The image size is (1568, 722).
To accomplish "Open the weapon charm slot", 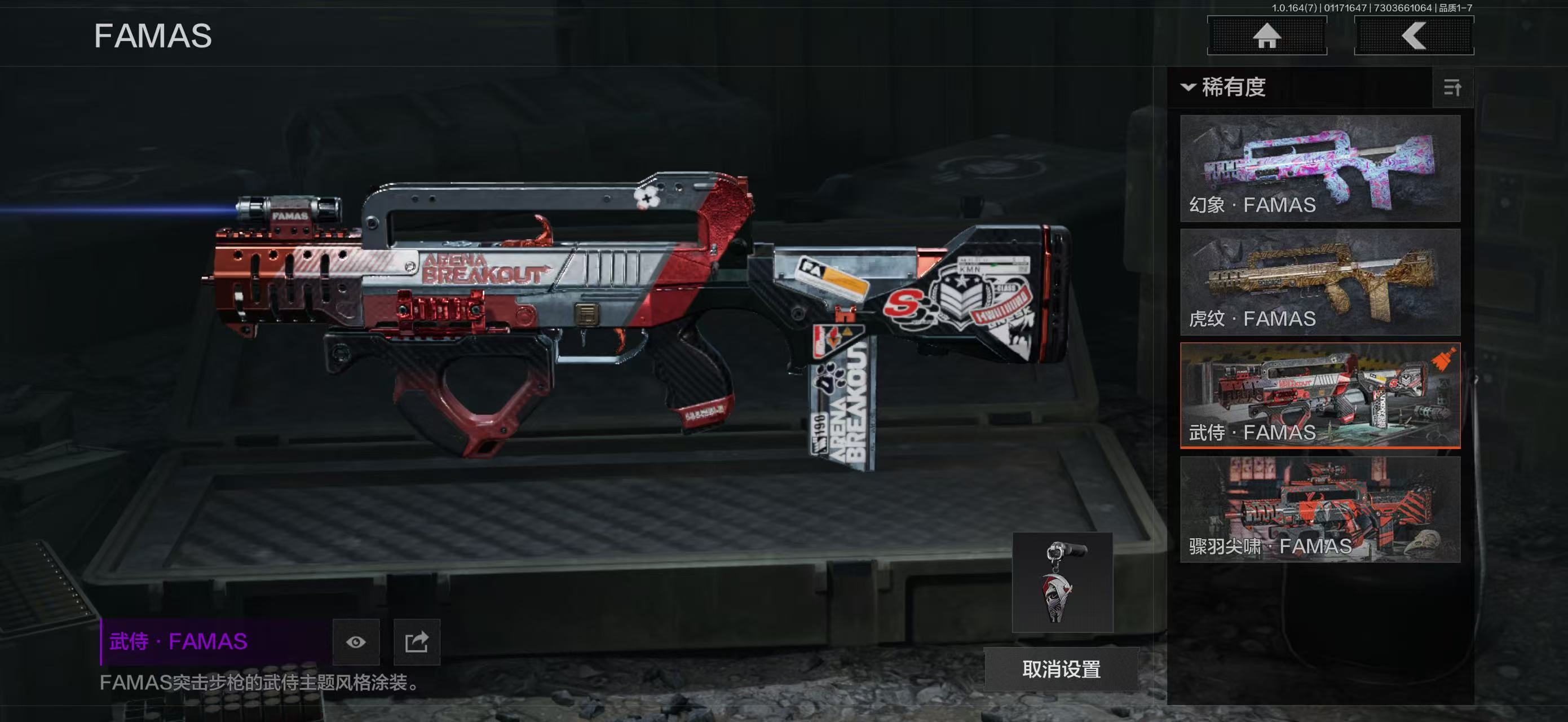I will [1062, 583].
